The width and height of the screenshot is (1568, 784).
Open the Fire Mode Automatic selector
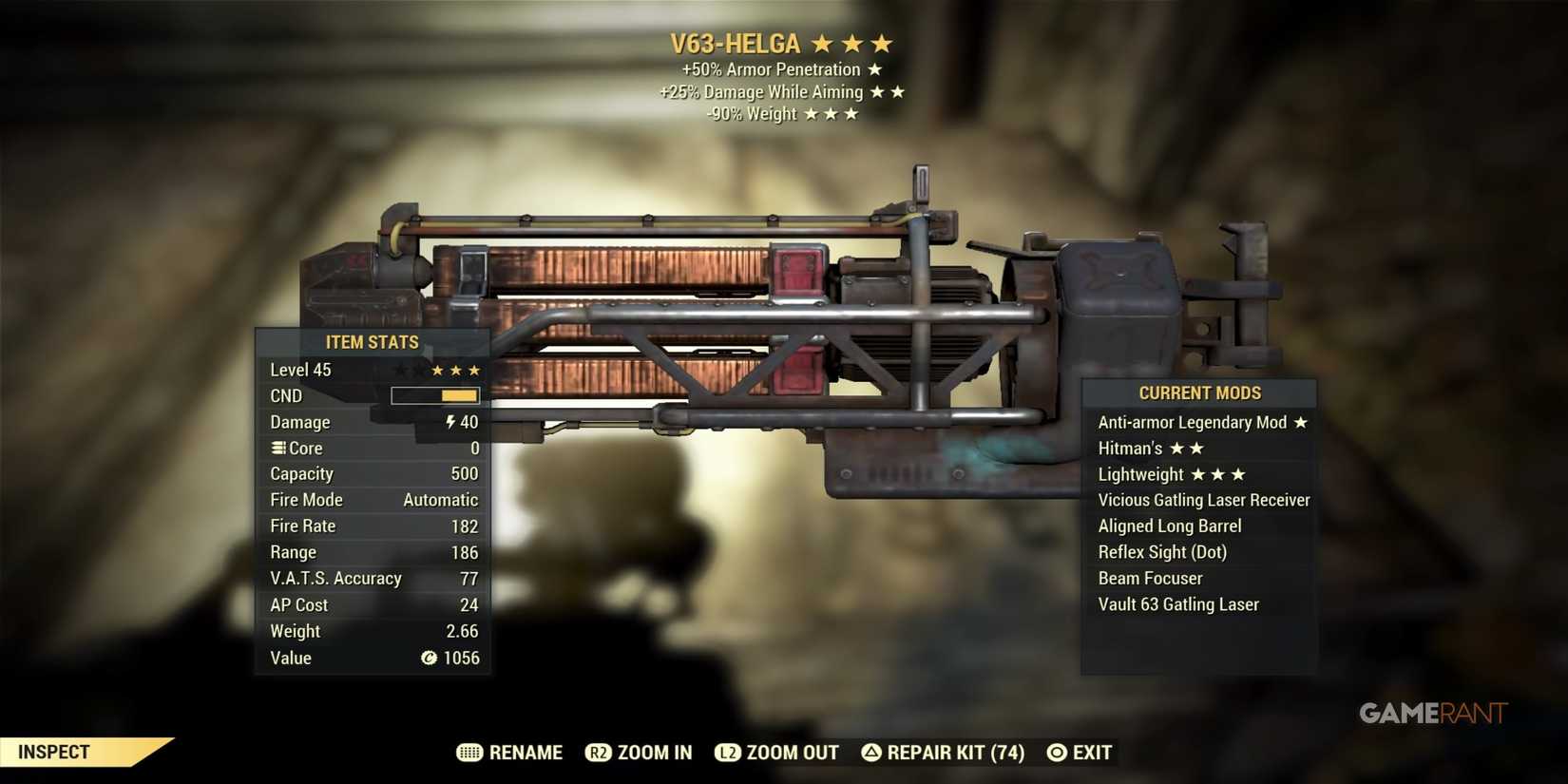(x=440, y=499)
